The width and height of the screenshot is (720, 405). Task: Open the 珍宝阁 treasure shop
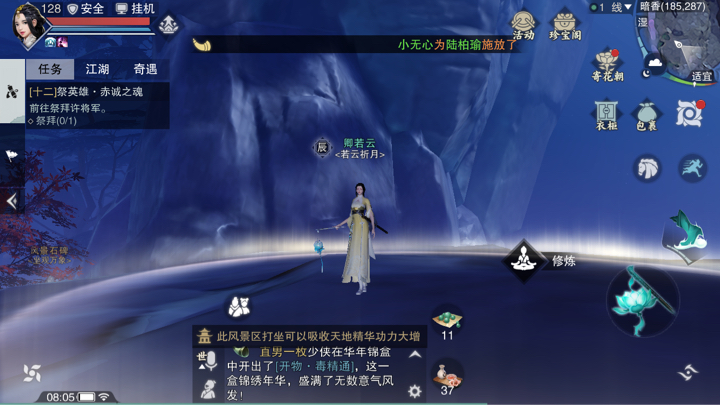[x=565, y=24]
